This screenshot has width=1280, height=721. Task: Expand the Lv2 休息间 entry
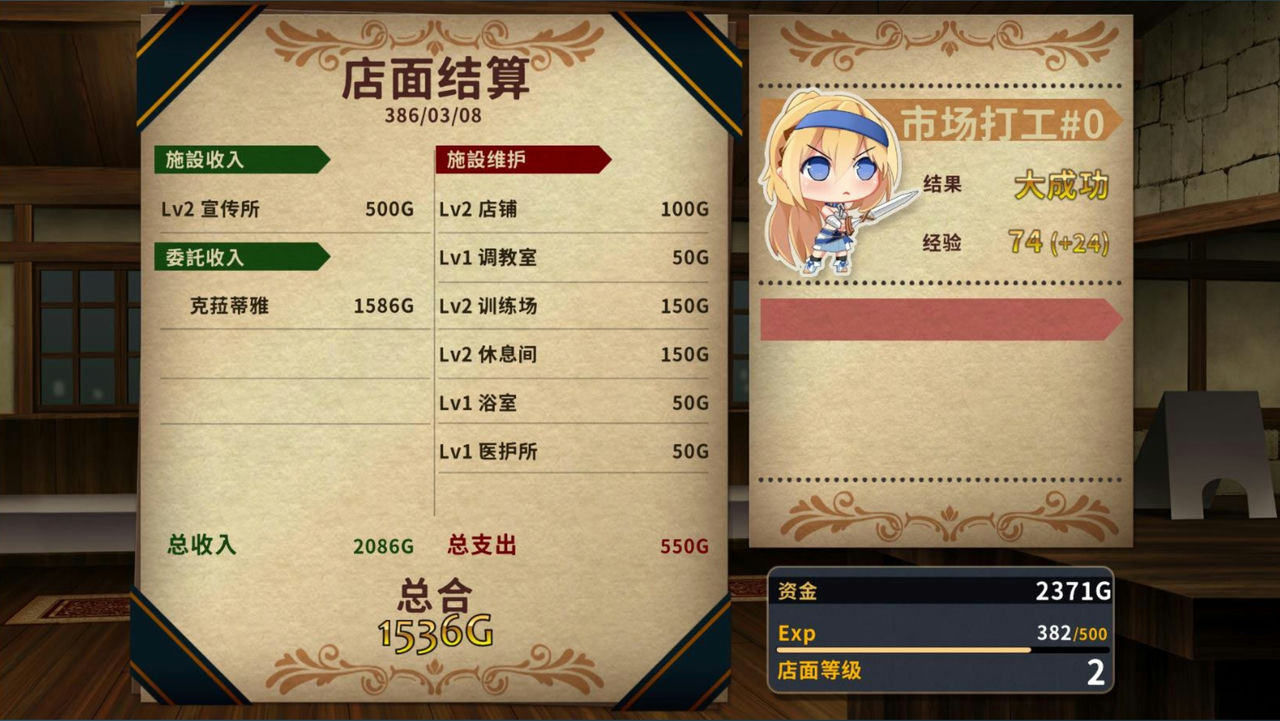tap(570, 354)
